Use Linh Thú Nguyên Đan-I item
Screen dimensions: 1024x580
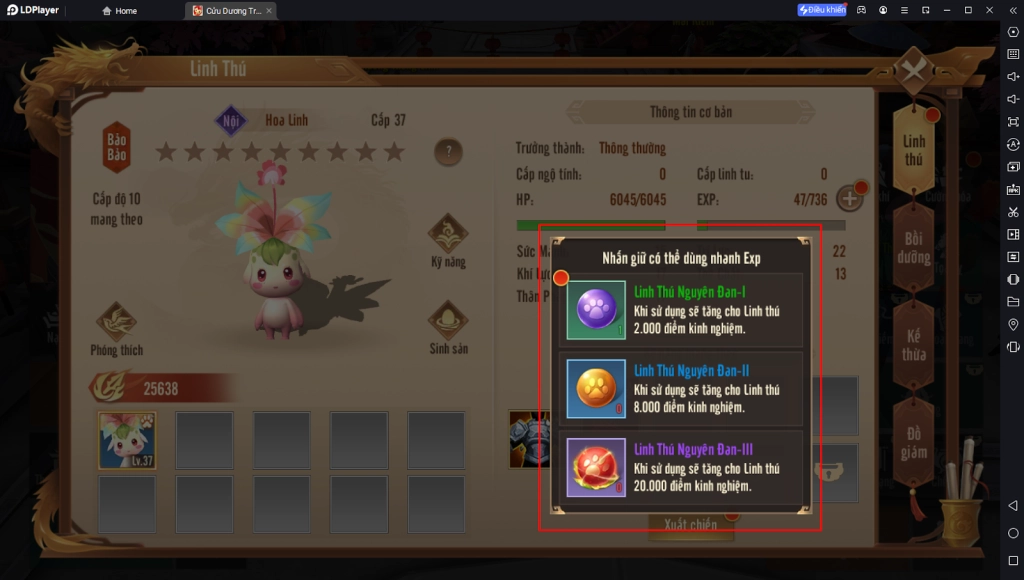point(597,311)
